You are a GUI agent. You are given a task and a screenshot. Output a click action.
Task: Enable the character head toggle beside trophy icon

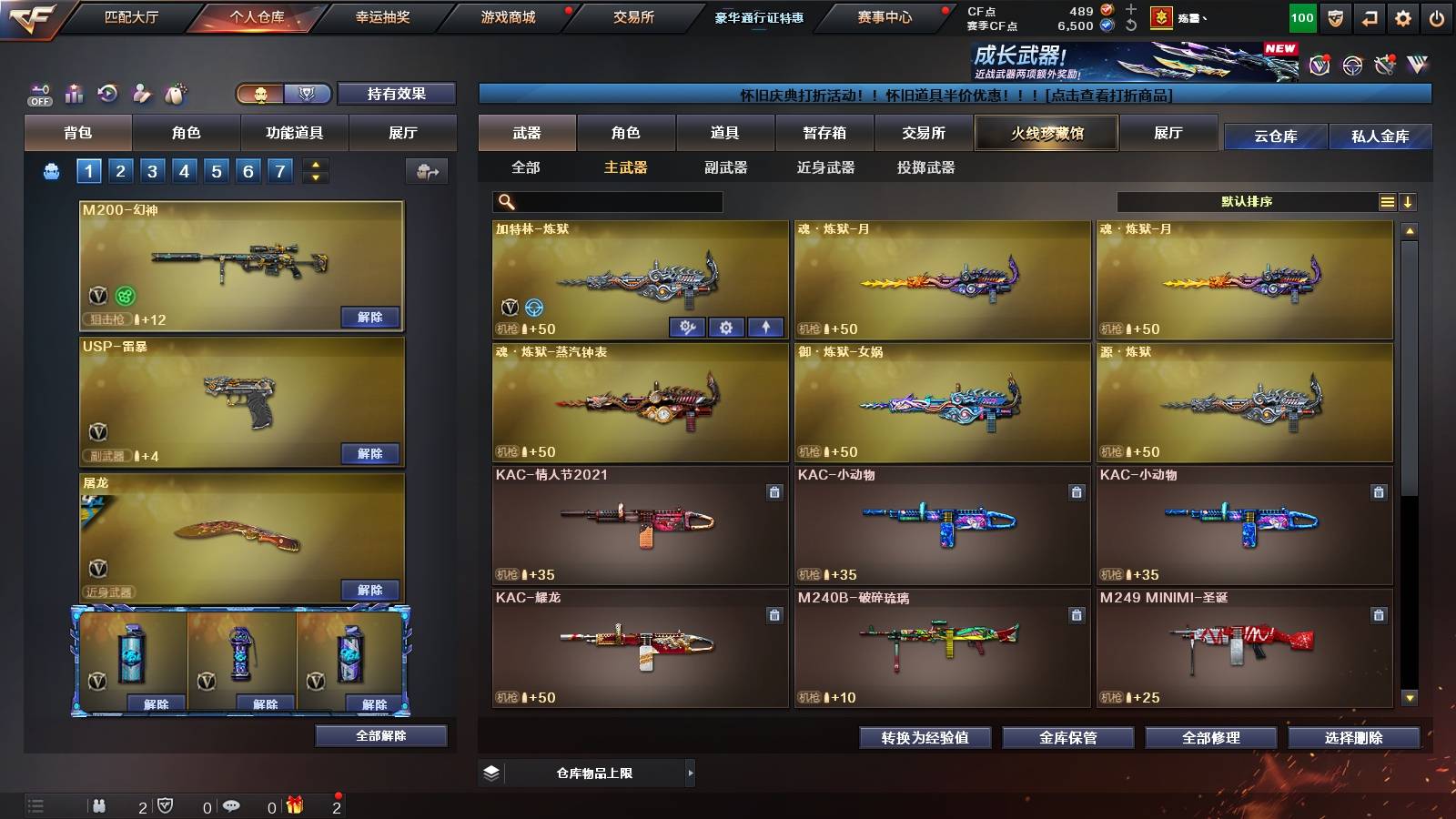[259, 94]
